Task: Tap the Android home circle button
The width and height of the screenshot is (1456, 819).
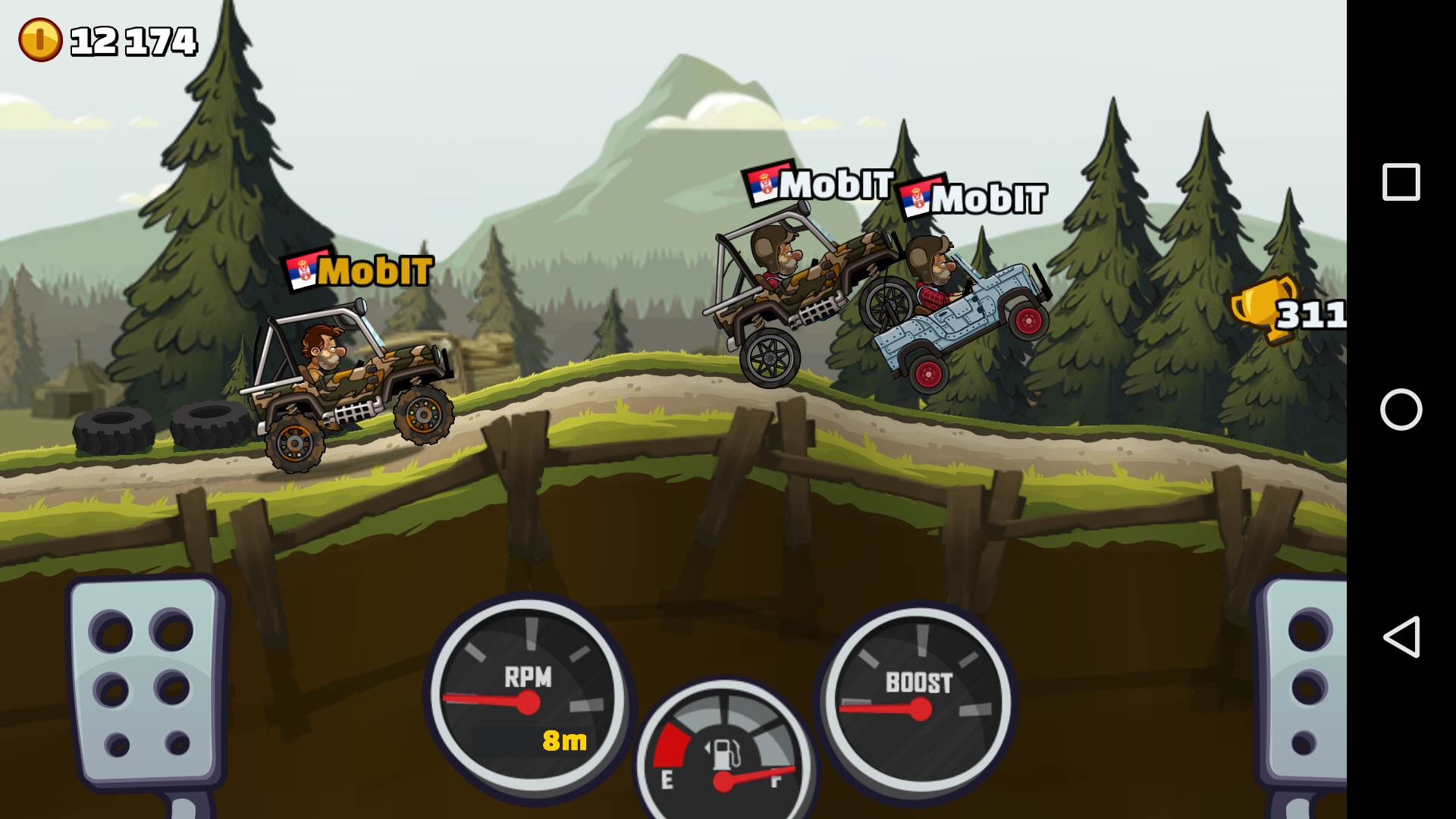Action: click(x=1401, y=409)
